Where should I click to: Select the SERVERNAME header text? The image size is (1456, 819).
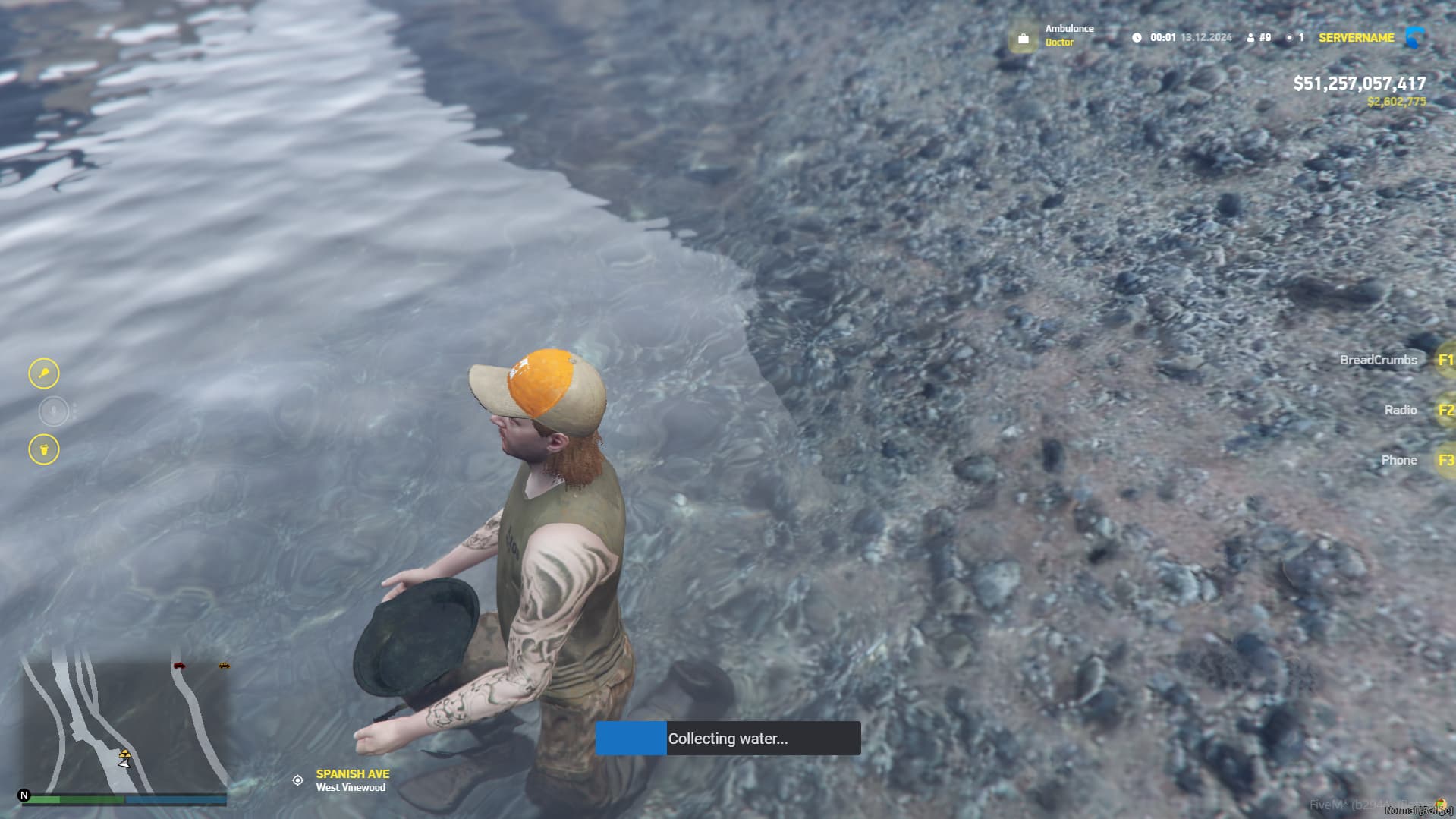click(1356, 37)
